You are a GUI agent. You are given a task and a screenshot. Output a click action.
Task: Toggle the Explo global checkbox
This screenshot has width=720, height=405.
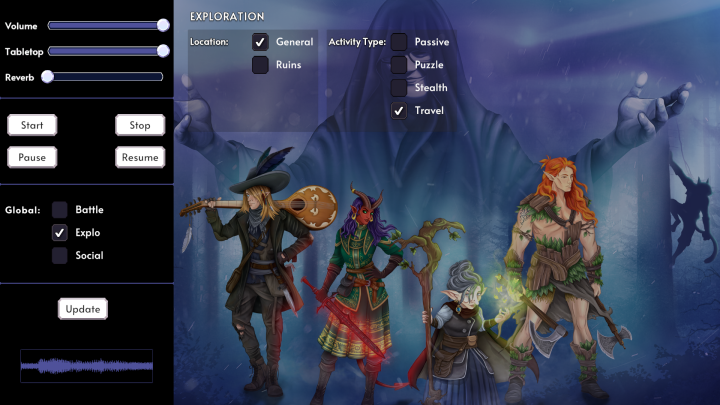(x=60, y=233)
